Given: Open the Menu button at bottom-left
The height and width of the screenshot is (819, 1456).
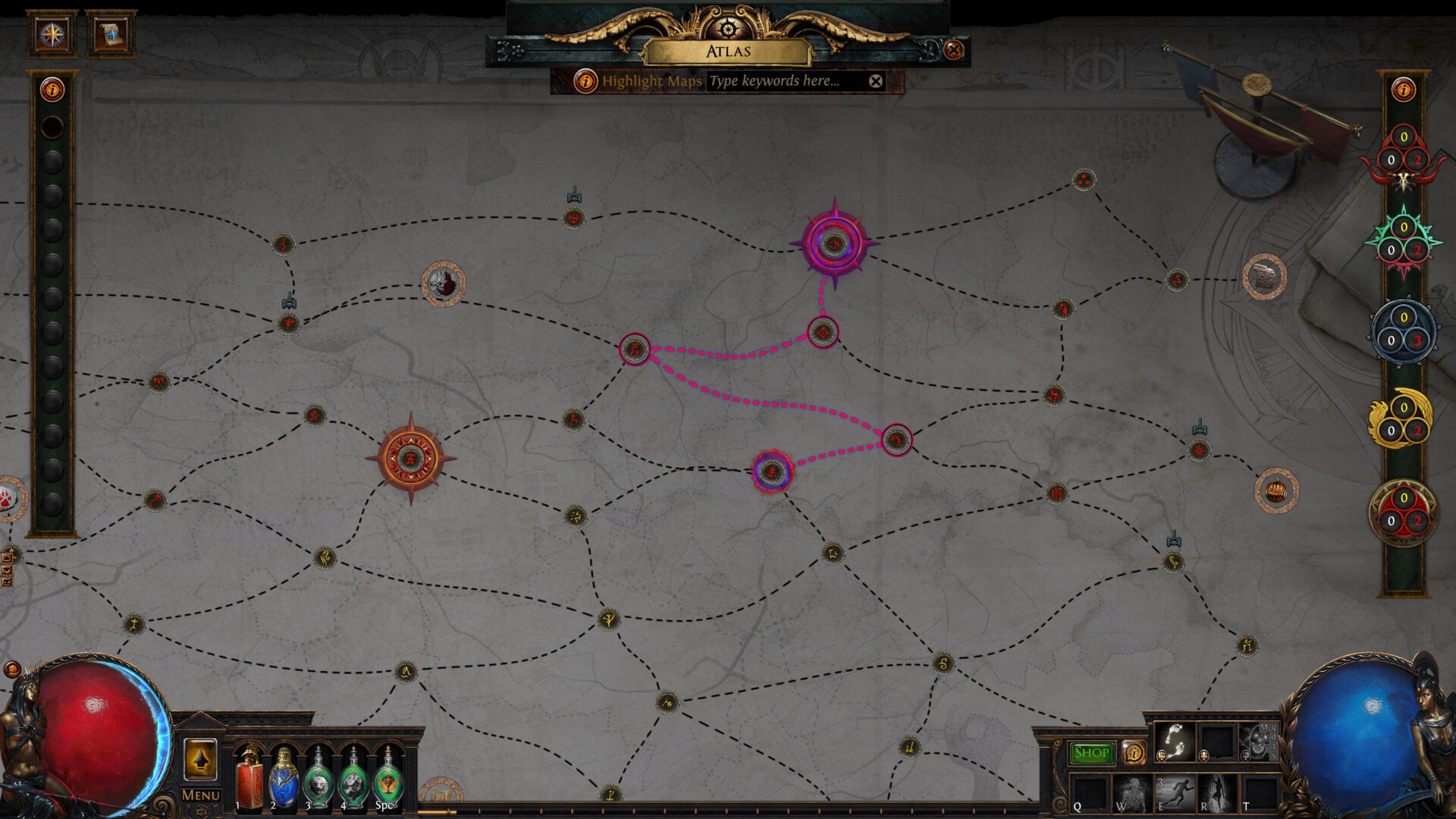Looking at the screenshot, I should tap(199, 796).
